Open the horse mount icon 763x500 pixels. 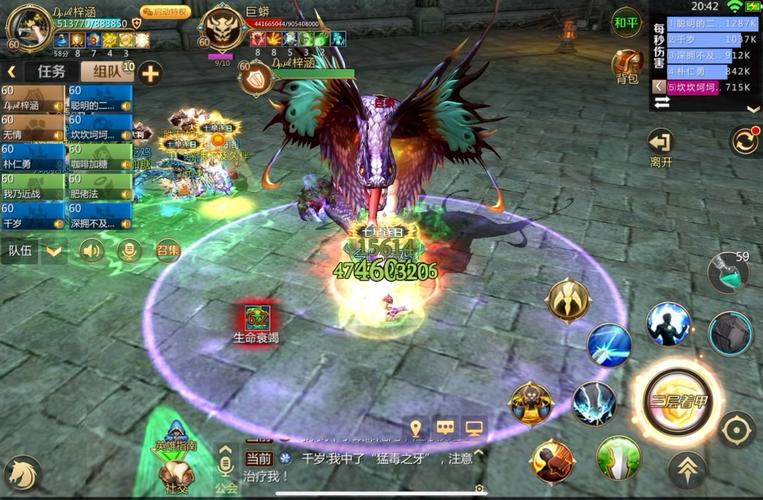click(22, 472)
